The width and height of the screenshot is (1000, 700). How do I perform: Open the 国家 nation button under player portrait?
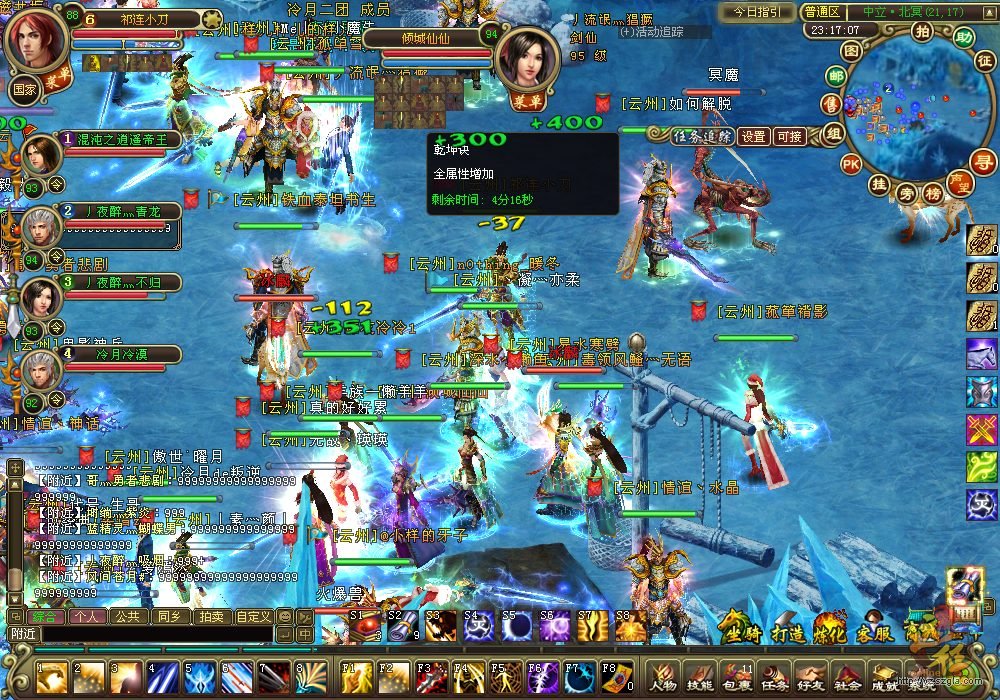pos(25,87)
